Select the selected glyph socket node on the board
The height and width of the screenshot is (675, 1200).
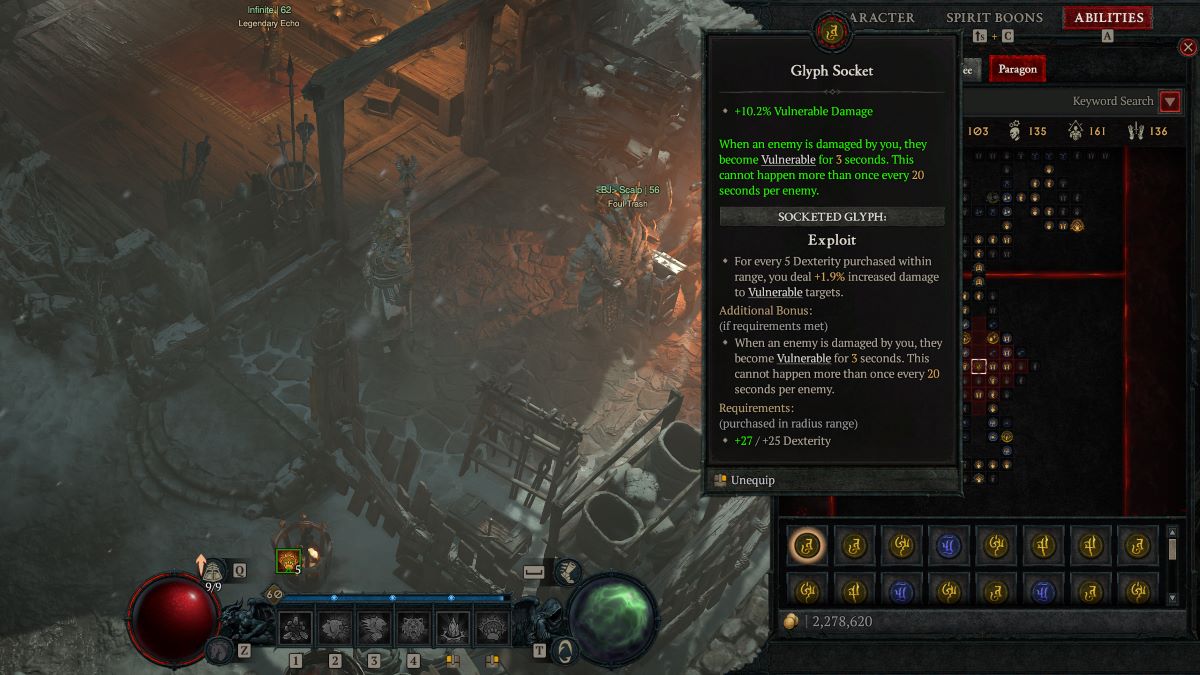[x=979, y=367]
